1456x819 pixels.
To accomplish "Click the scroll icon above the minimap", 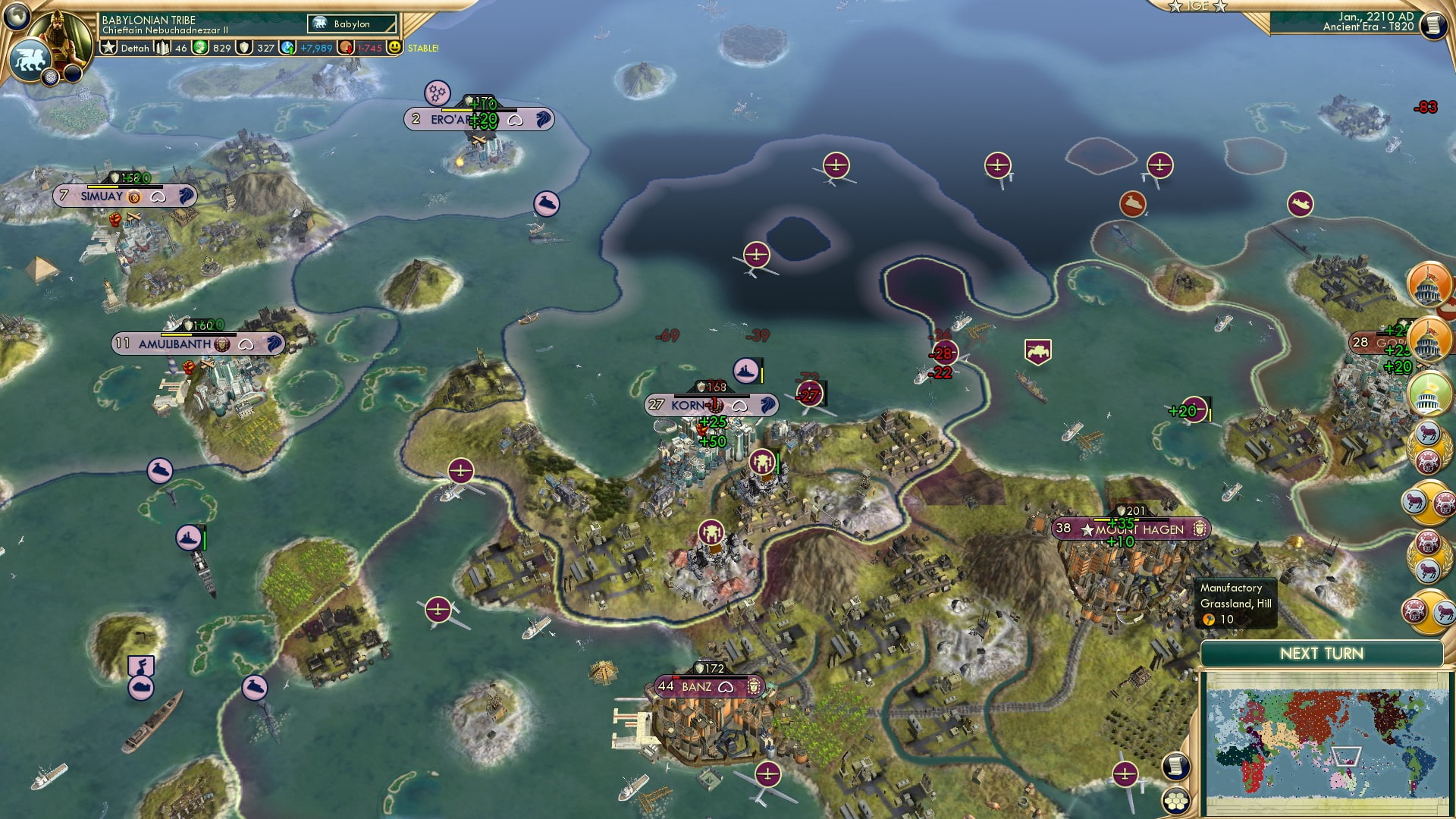I will [x=1176, y=767].
